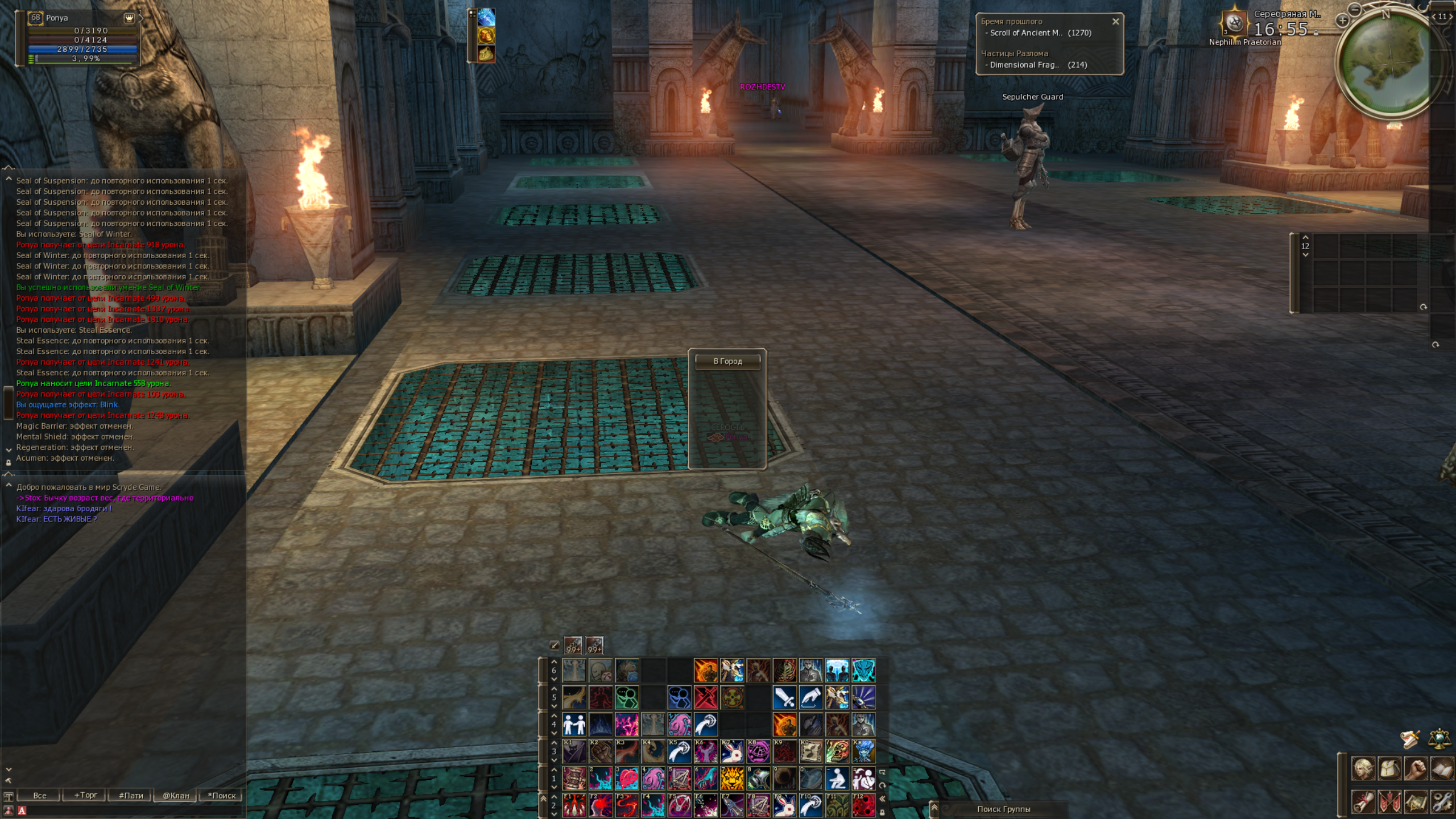Select the Scroll of Ancient Magic quest entry
This screenshot has width=1456, height=819.
point(1038,33)
